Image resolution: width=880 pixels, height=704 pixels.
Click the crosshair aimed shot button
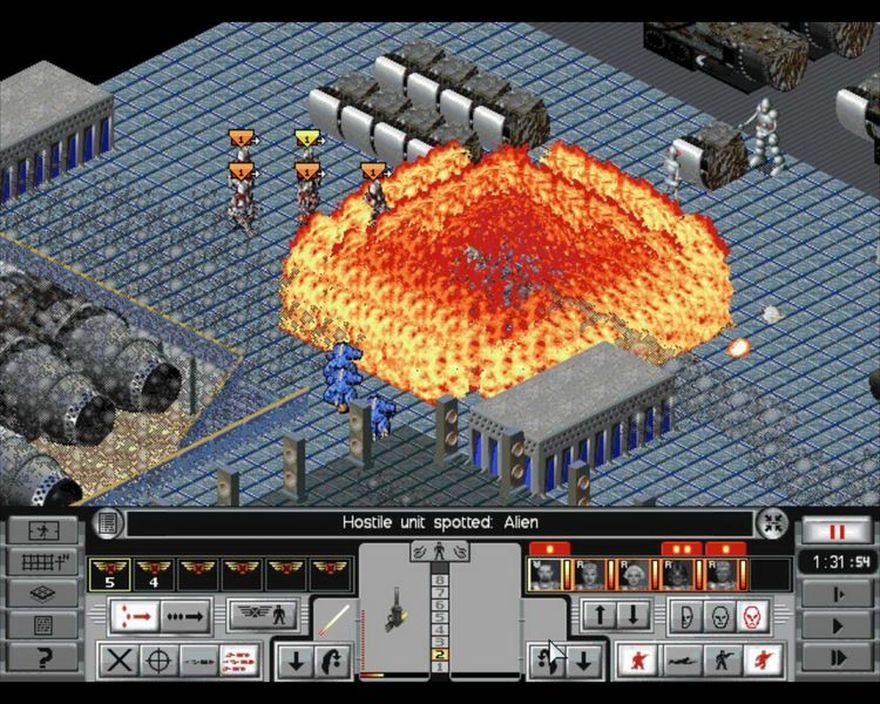(x=157, y=660)
